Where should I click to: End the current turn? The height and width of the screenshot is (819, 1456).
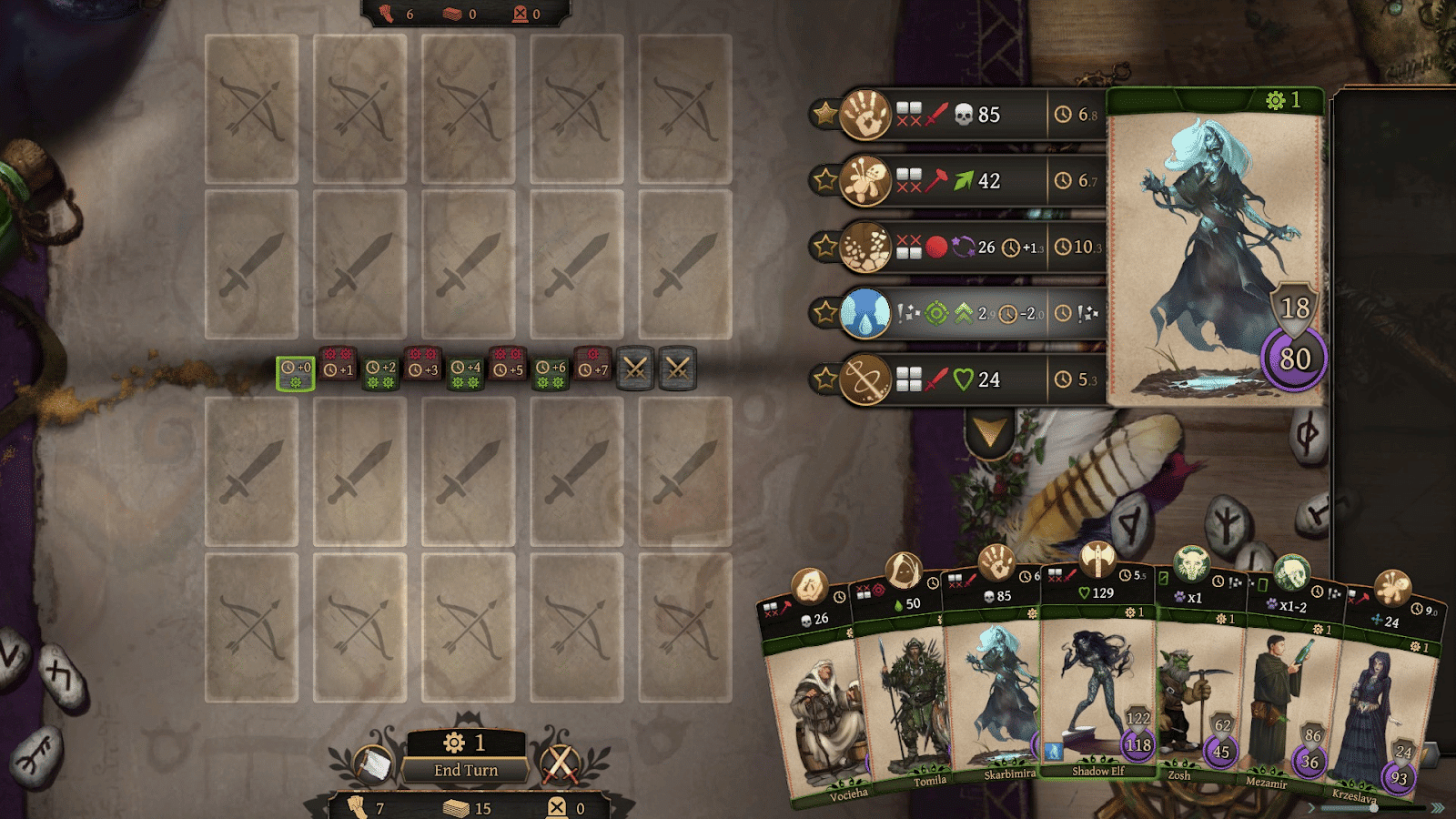click(x=466, y=770)
